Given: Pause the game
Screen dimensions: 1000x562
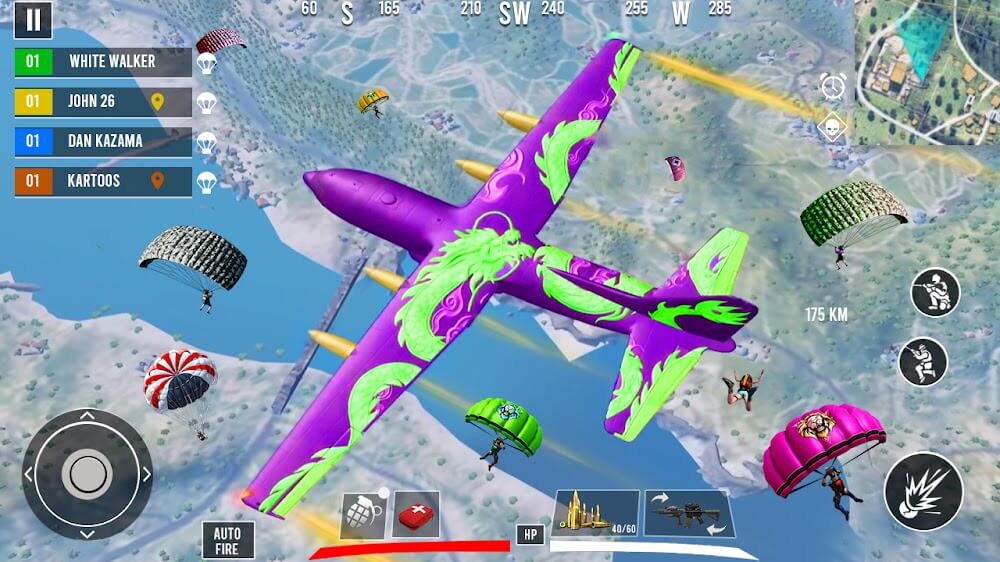Looking at the screenshot, I should point(34,19).
